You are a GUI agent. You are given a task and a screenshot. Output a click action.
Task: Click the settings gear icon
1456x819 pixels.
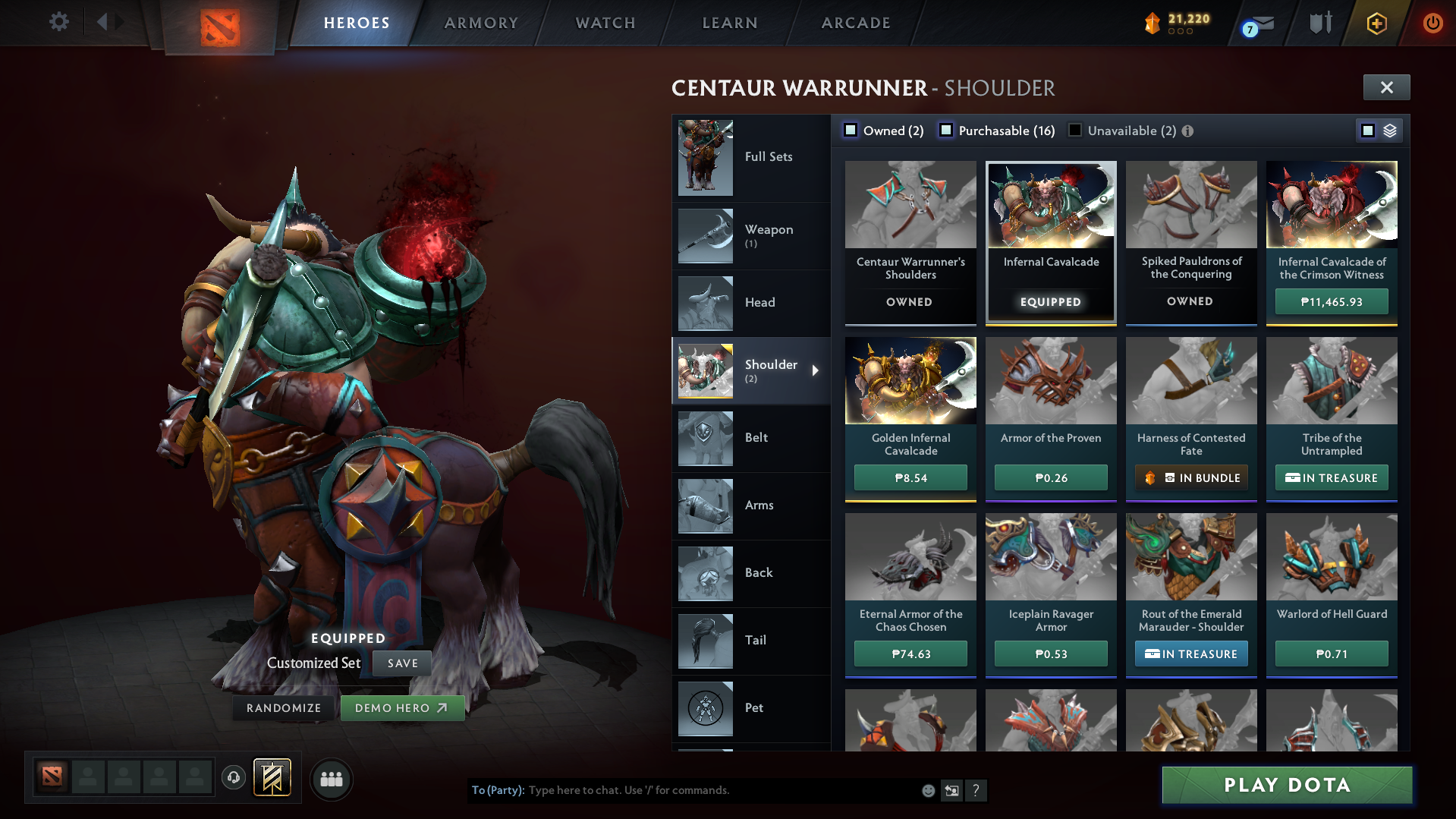click(59, 22)
